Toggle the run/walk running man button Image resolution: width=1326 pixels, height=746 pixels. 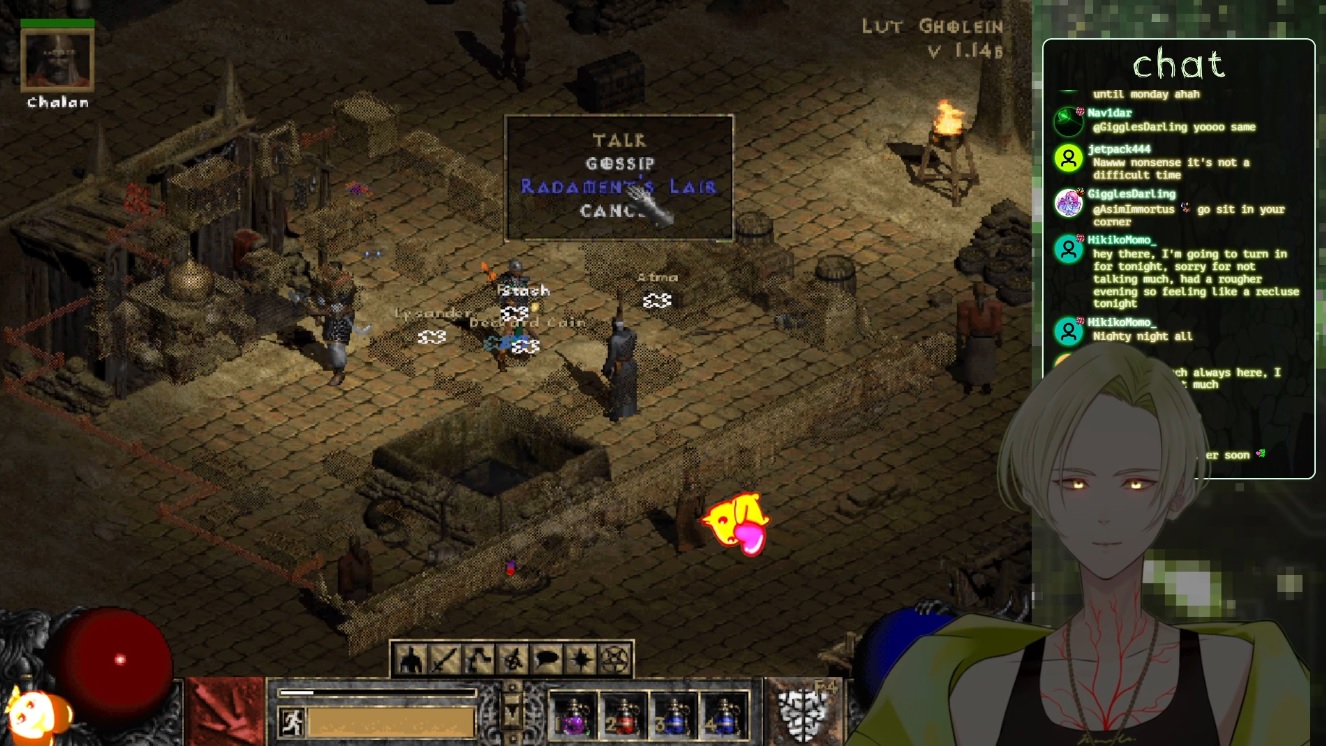291,721
